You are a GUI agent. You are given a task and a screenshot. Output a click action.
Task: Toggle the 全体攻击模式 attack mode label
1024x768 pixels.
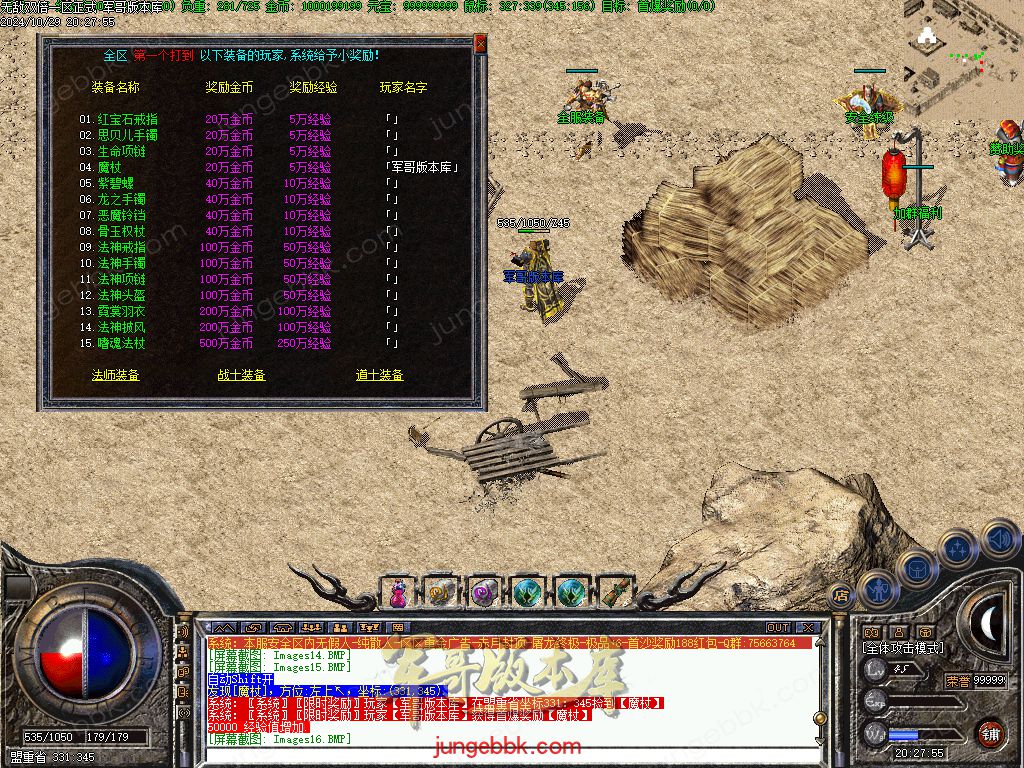point(902,648)
